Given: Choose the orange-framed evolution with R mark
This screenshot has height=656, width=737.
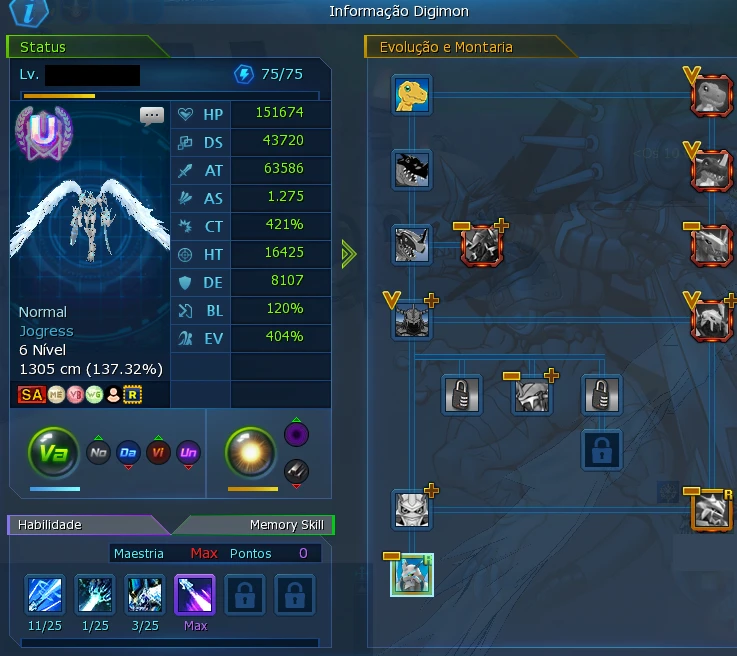Looking at the screenshot, I should [711, 510].
